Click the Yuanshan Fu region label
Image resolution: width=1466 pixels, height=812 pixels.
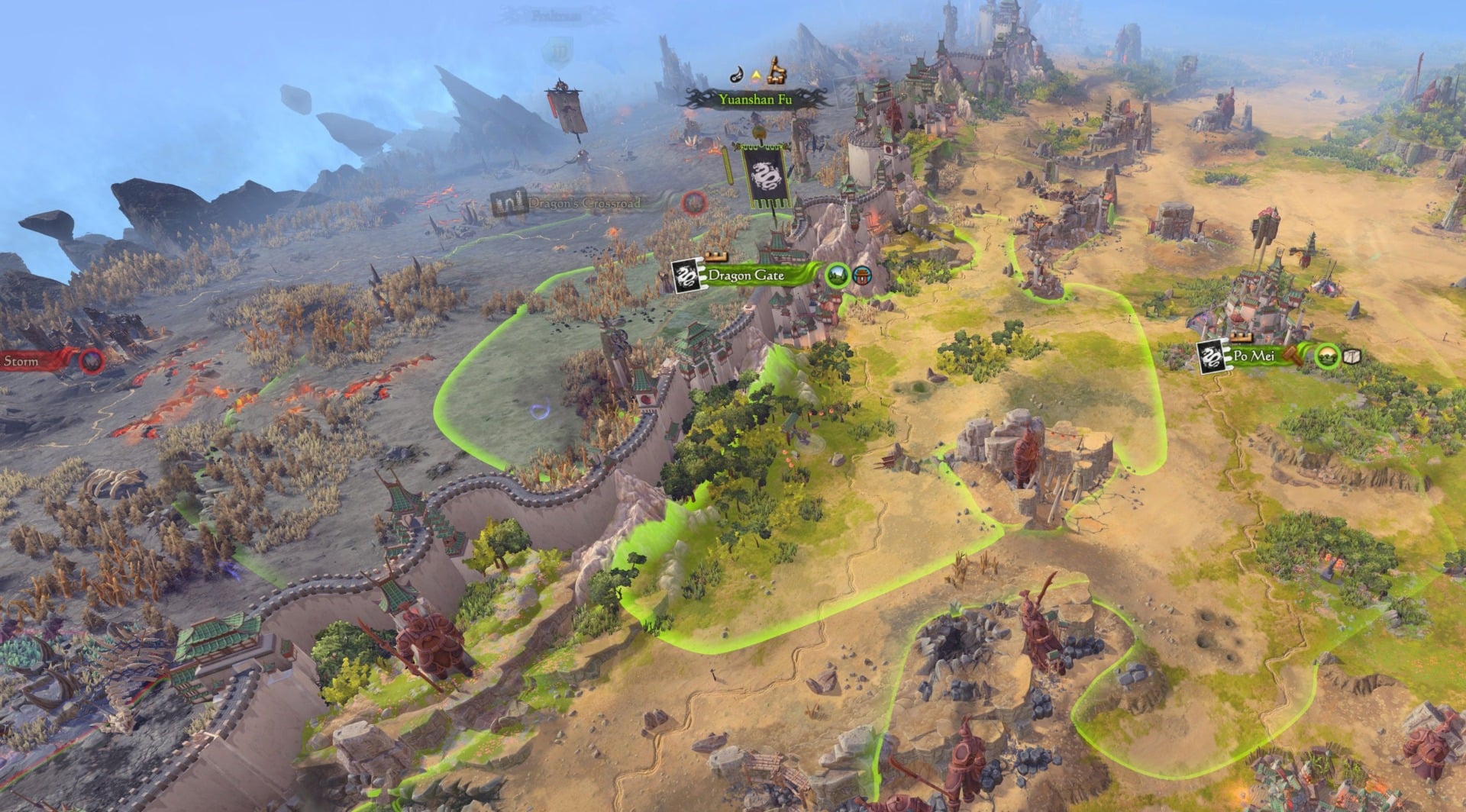(756, 99)
